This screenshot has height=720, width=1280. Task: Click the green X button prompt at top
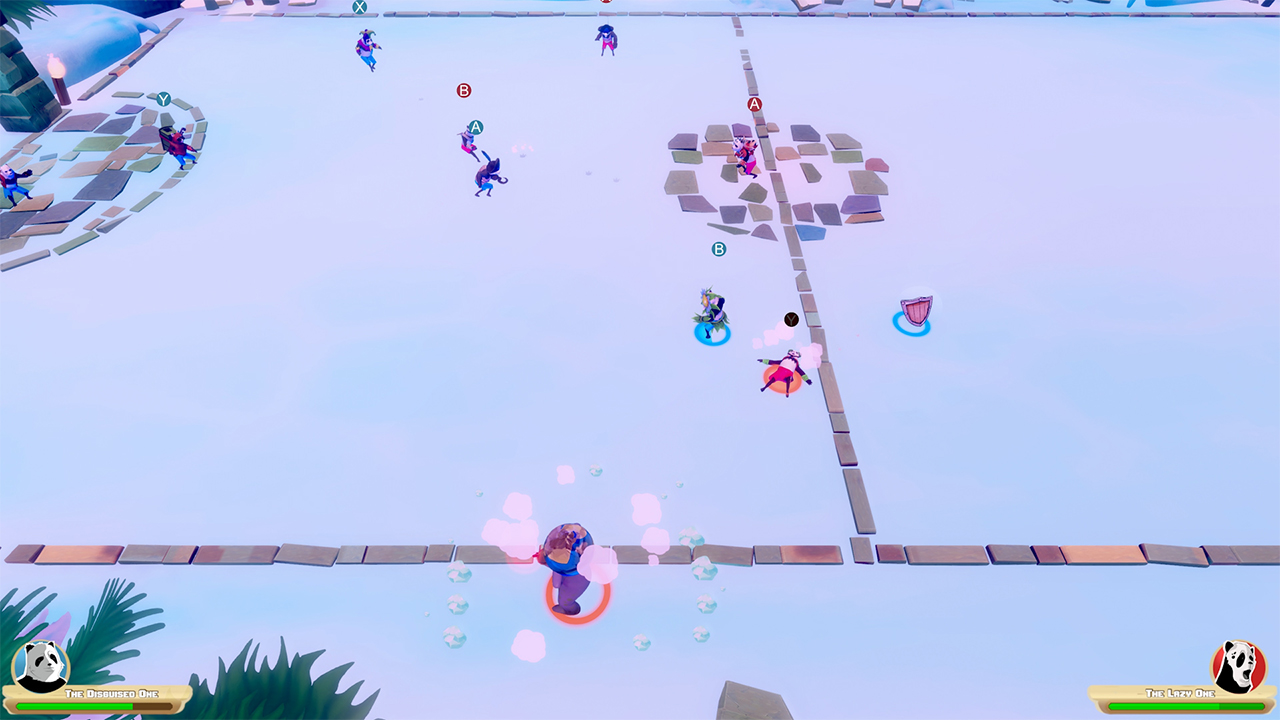click(x=360, y=8)
